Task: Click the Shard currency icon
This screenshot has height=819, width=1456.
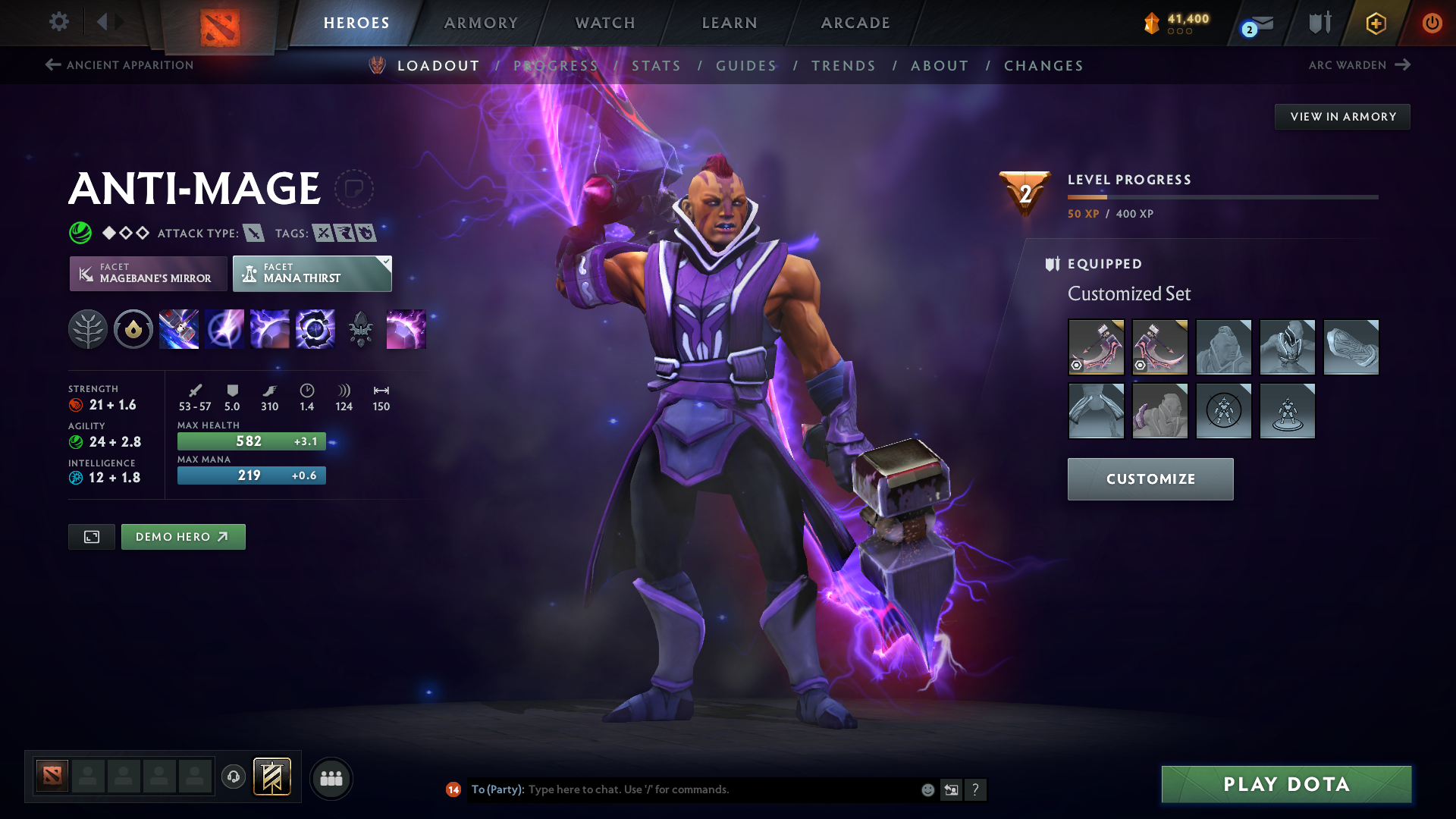Action: click(1153, 24)
